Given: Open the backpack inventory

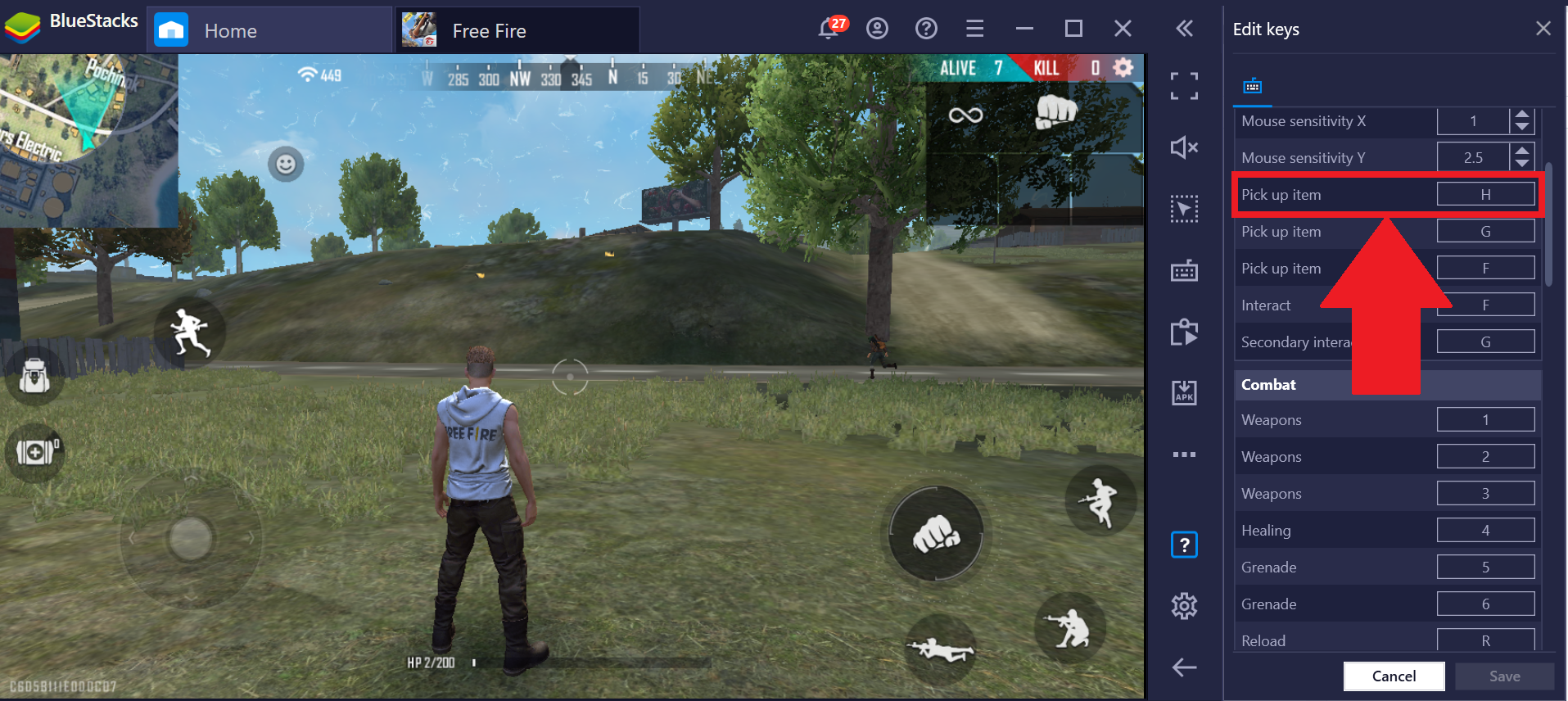Looking at the screenshot, I should coord(34,376).
